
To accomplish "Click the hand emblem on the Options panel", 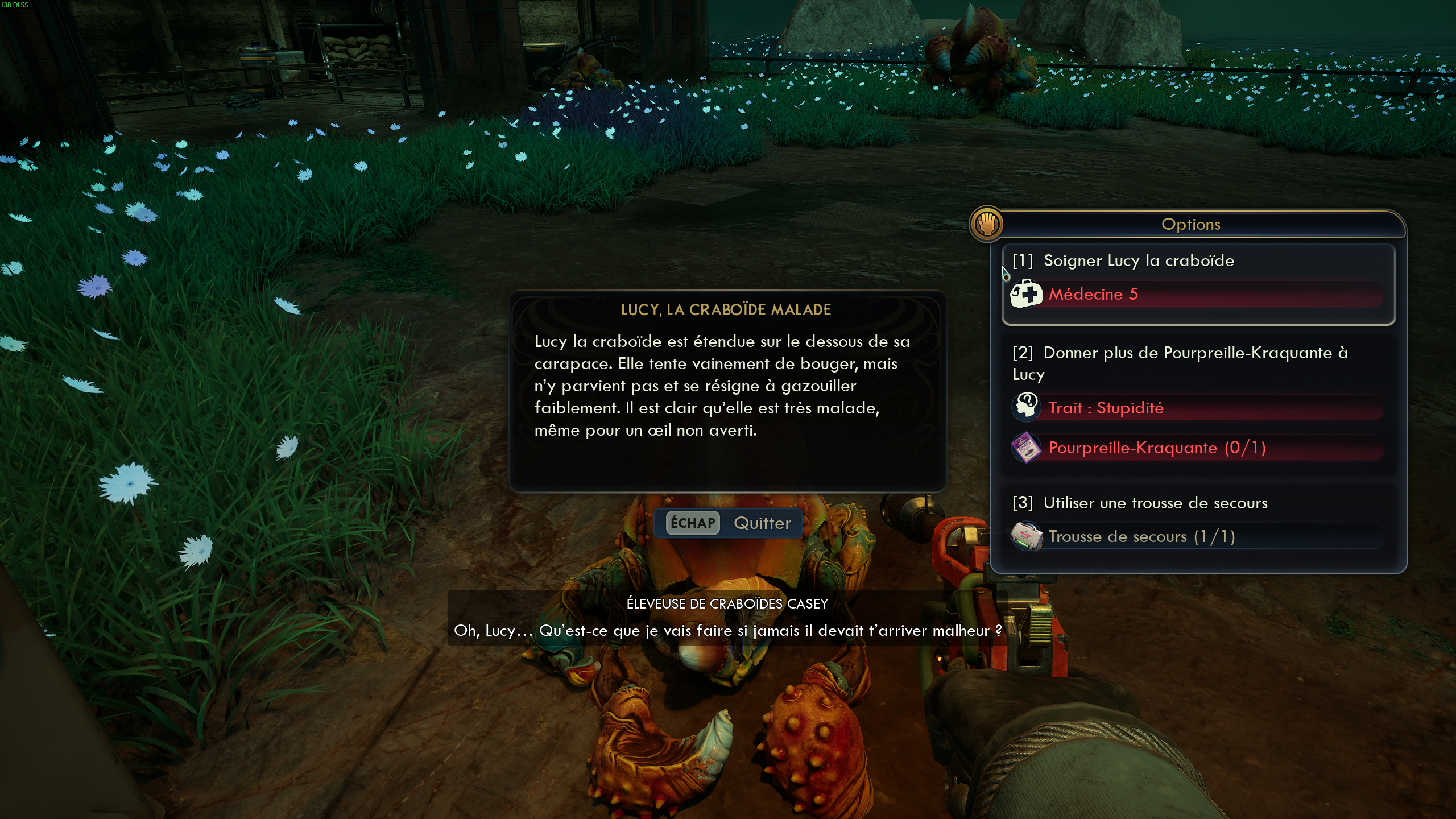I will pyautogui.click(x=987, y=224).
